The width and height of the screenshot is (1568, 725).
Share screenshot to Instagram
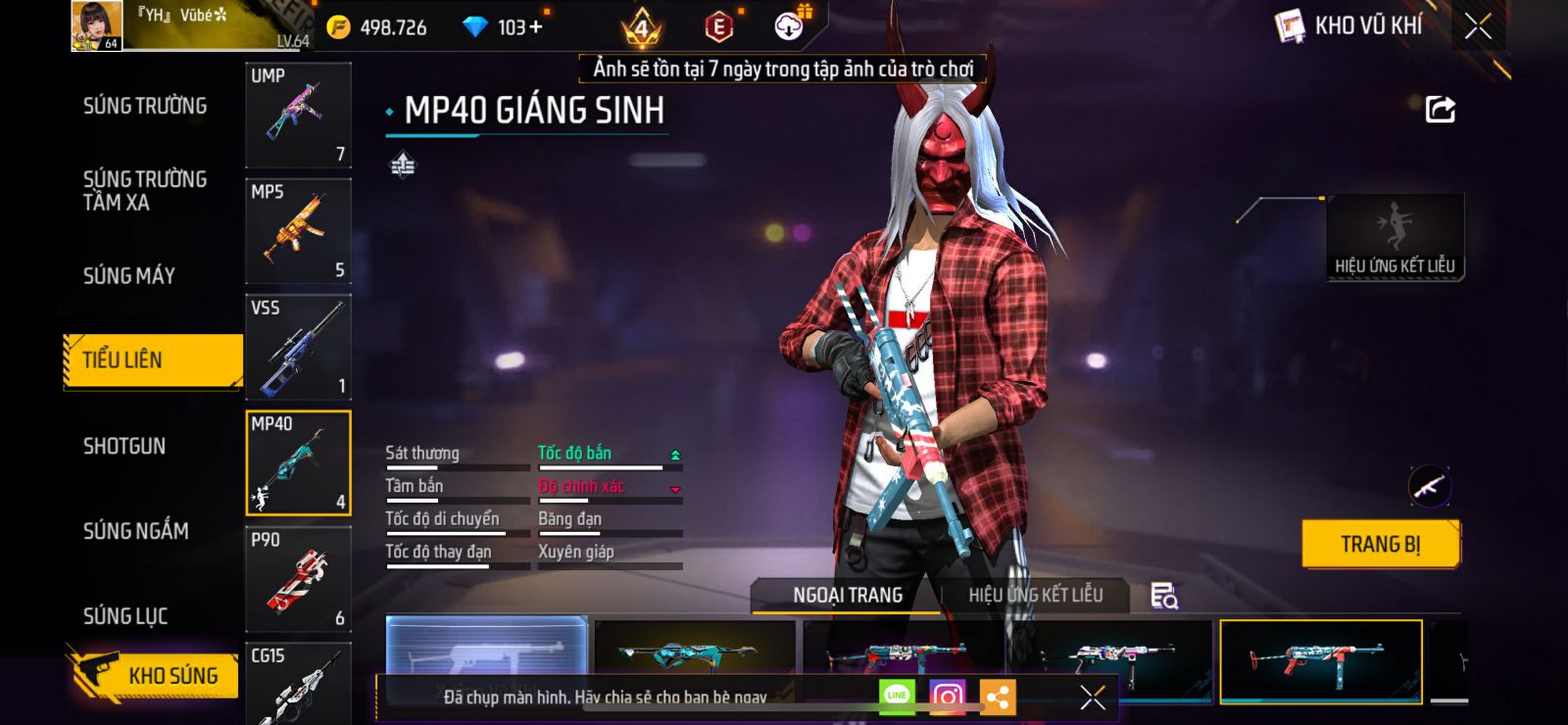coord(947,697)
